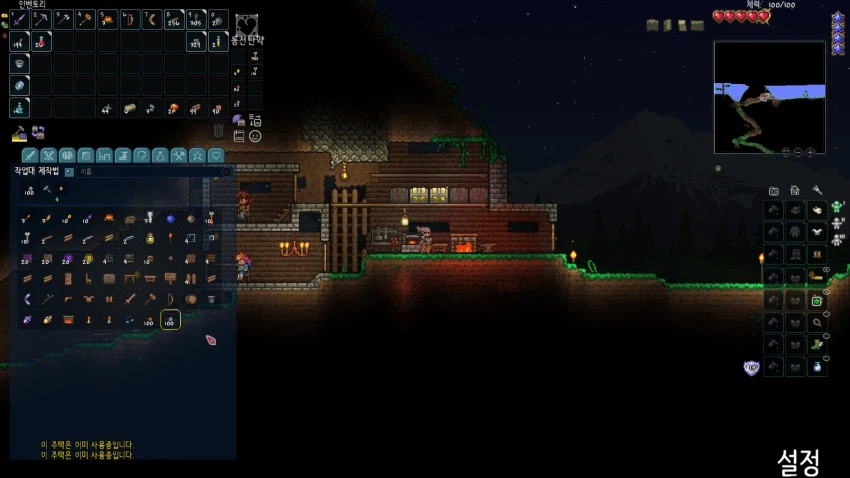850x478 pixels.
Task: Click the trash can slot
Action: [219, 130]
